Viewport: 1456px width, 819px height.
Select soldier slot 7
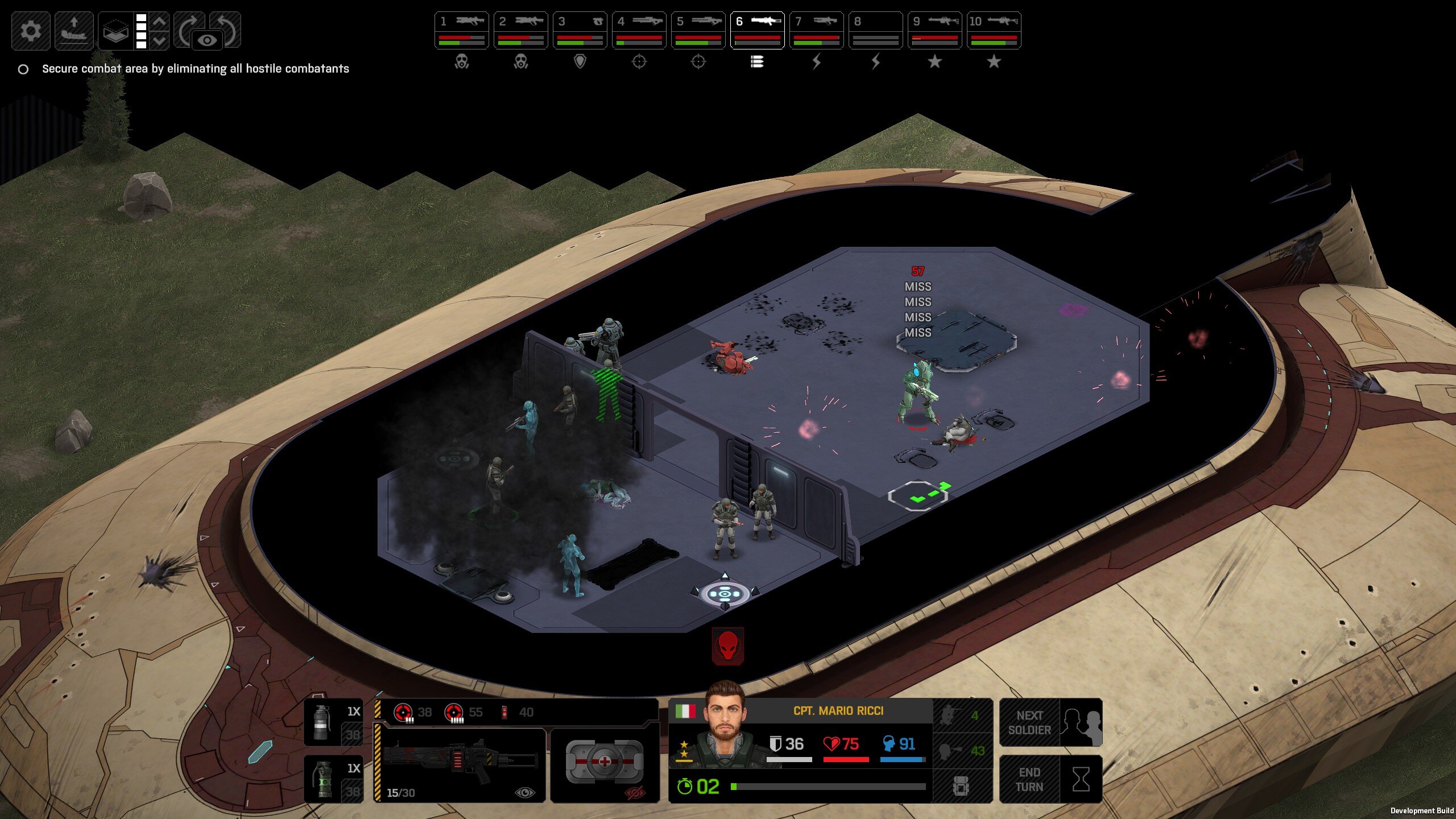click(816, 30)
